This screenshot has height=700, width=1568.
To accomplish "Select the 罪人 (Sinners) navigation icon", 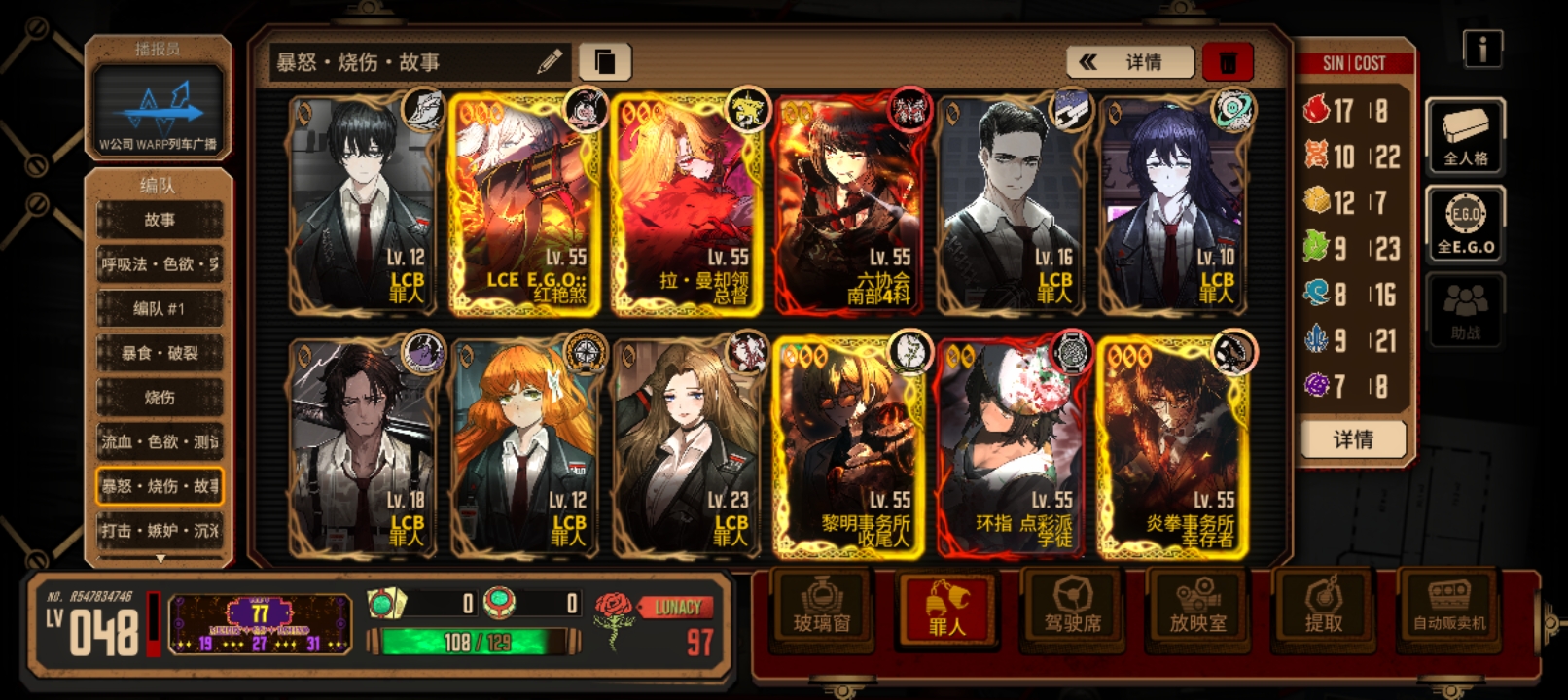I will (x=948, y=610).
